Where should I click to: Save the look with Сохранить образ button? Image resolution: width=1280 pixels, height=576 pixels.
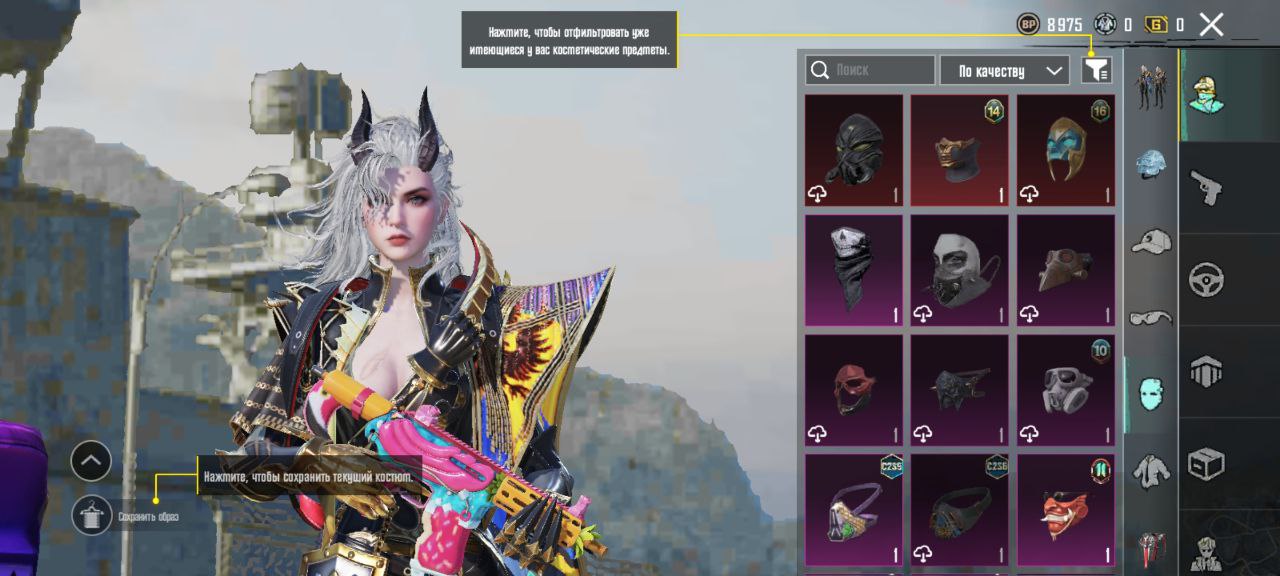(92, 515)
